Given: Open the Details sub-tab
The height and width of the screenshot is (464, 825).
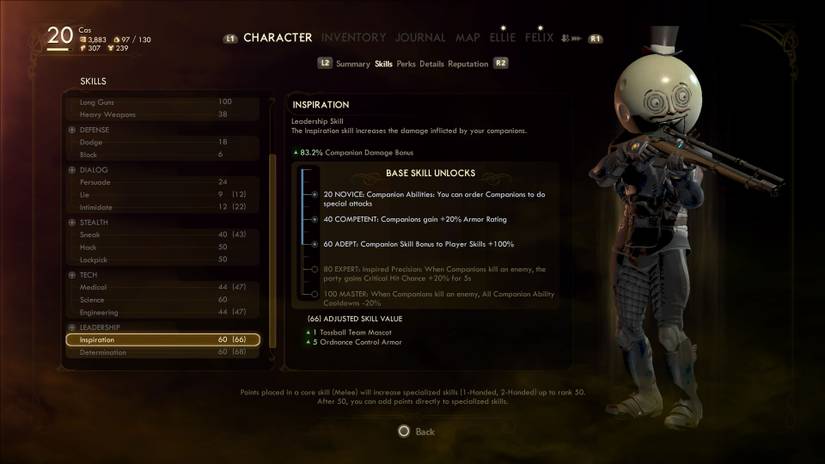Looking at the screenshot, I should (432, 64).
